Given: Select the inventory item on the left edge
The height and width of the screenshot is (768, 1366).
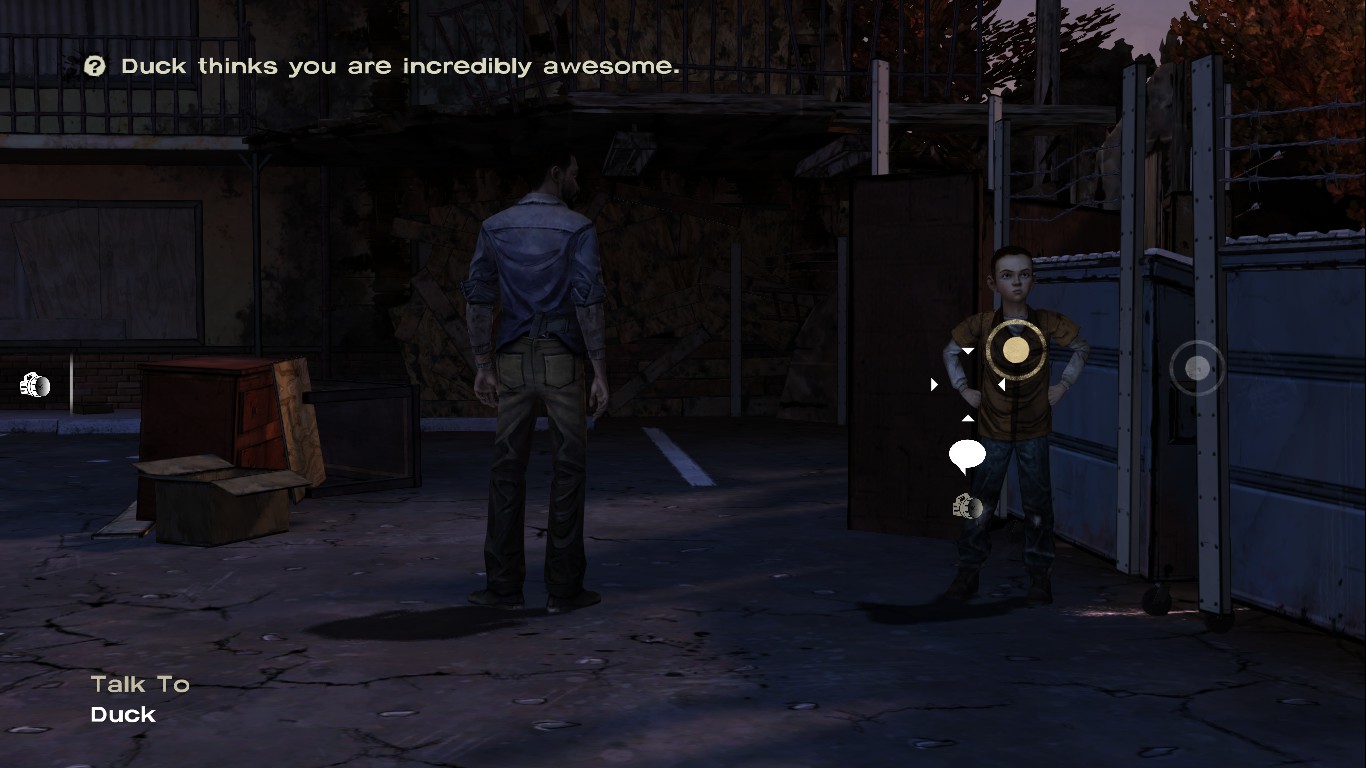Looking at the screenshot, I should point(35,385).
